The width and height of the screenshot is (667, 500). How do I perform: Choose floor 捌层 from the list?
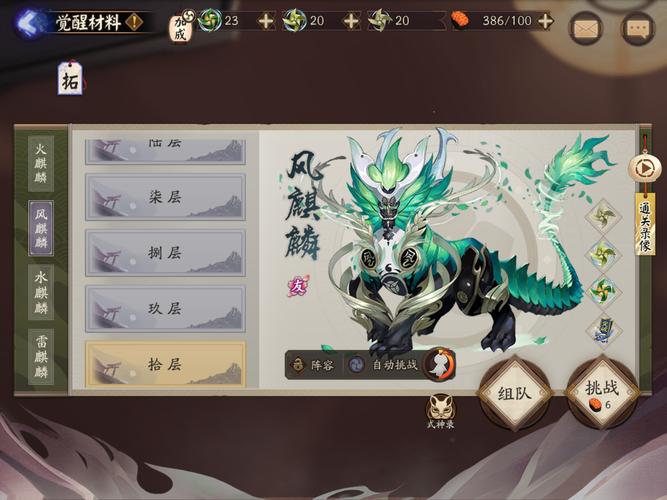click(x=165, y=252)
